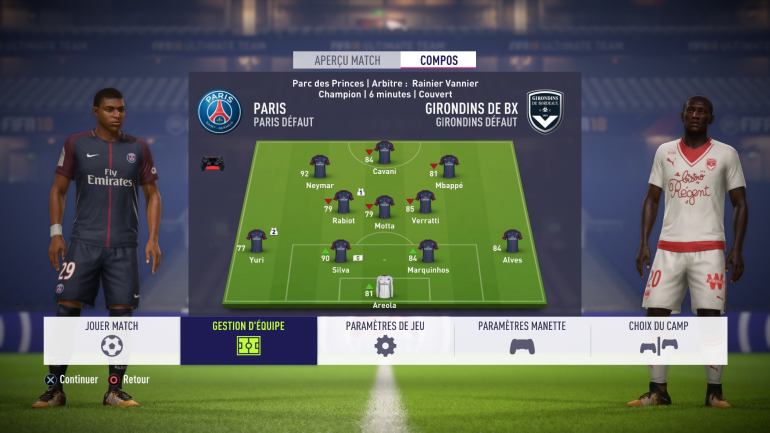The image size is (770, 433).
Task: Choose Jouer Match to start playing
Action: (x=112, y=340)
